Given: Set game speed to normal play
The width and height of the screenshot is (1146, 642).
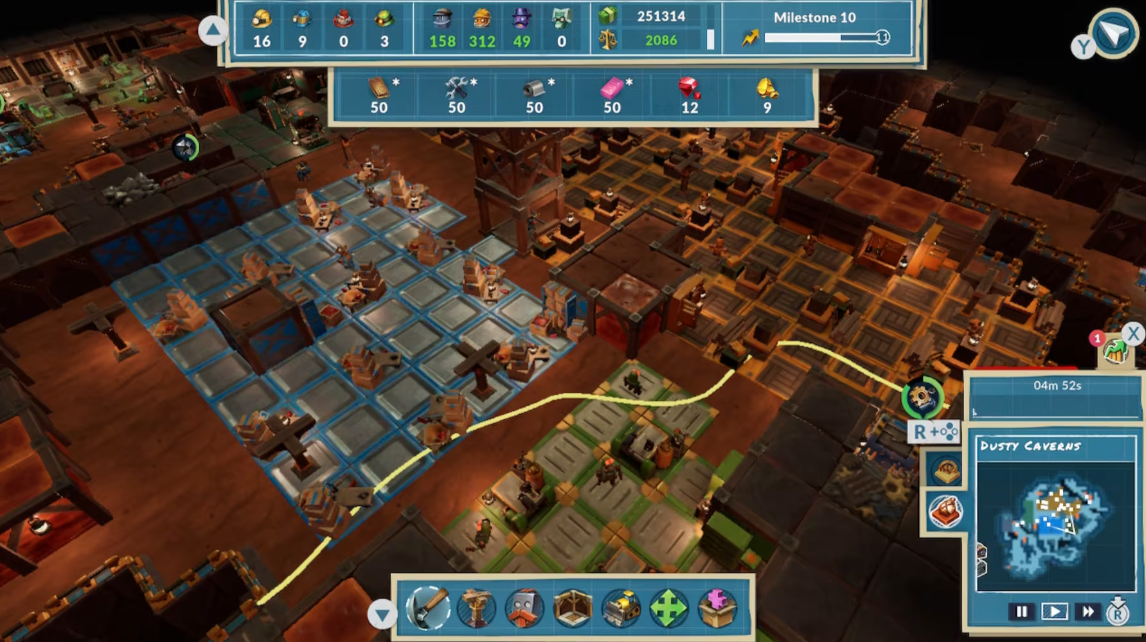Looking at the screenshot, I should click(1054, 611).
